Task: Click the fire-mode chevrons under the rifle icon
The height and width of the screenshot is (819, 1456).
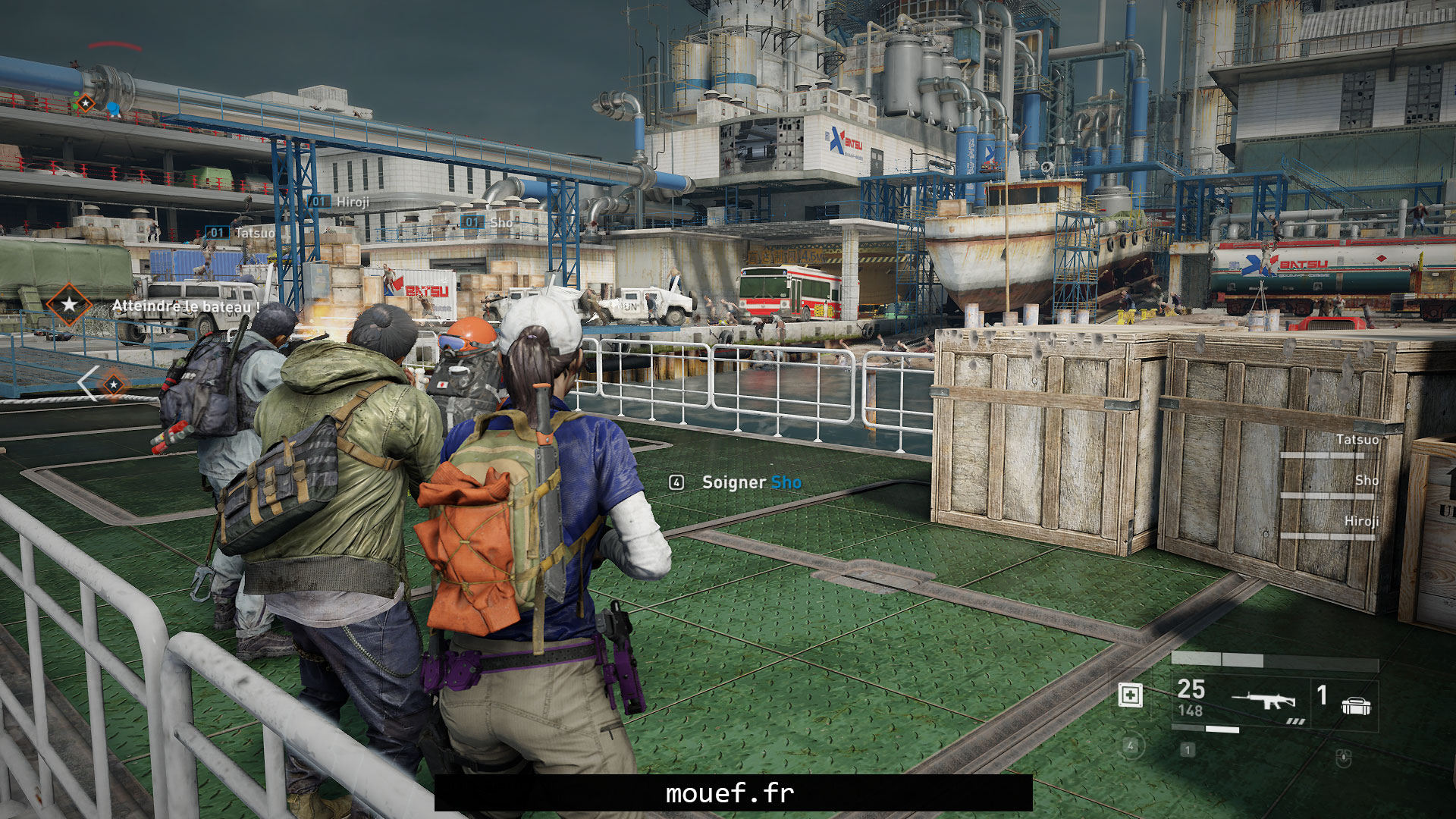Action: click(1294, 723)
